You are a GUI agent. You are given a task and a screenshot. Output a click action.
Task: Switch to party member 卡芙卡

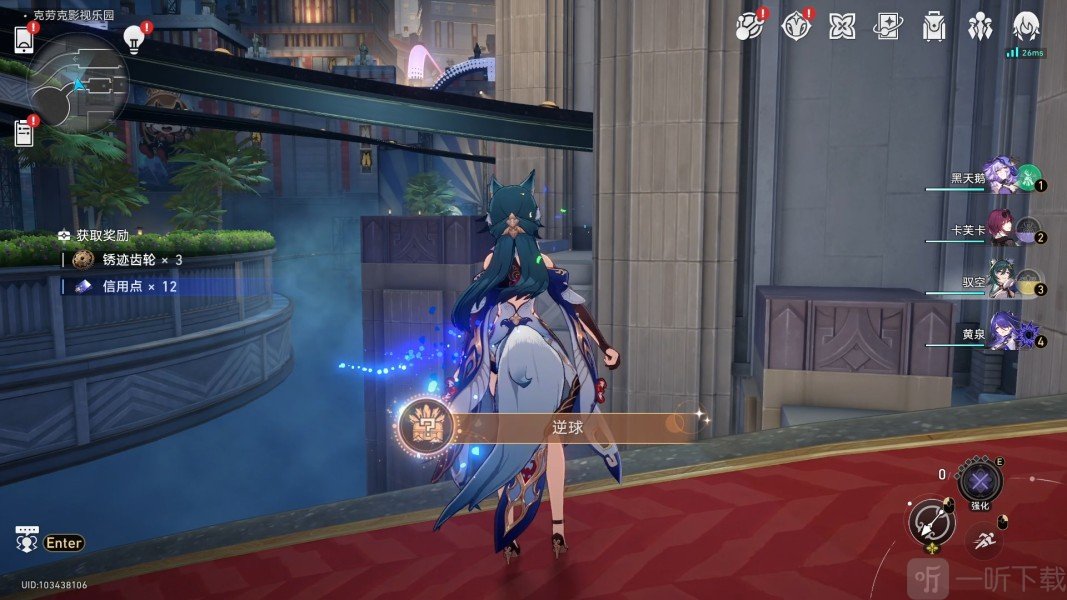coord(1000,229)
